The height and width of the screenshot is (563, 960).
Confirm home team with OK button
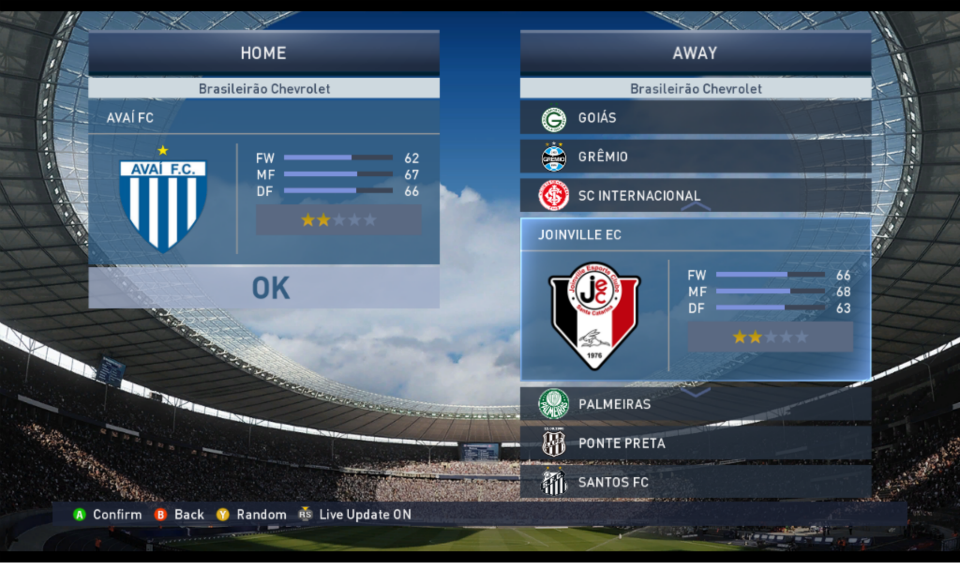270,288
